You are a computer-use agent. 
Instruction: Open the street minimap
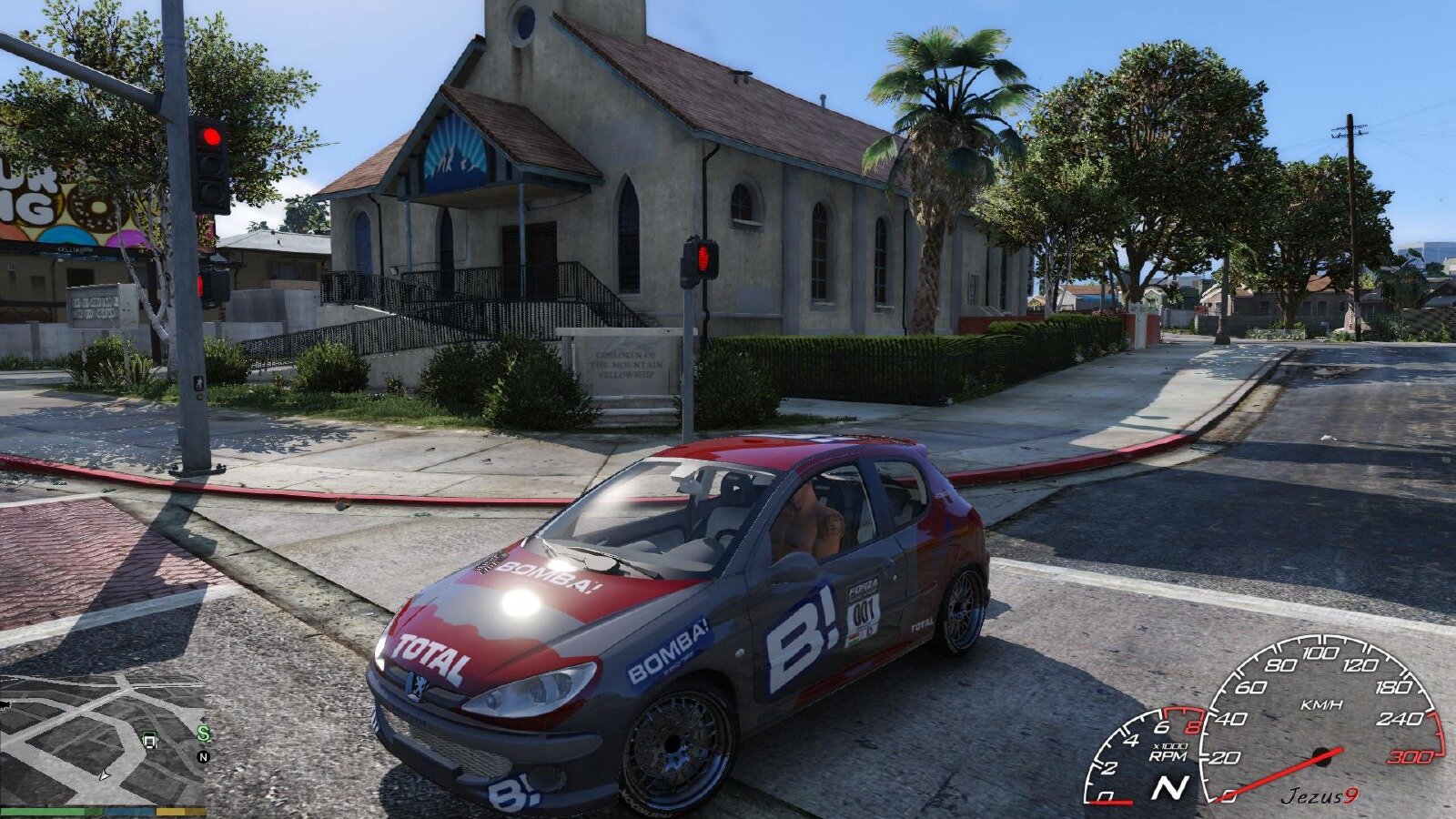tap(102, 739)
